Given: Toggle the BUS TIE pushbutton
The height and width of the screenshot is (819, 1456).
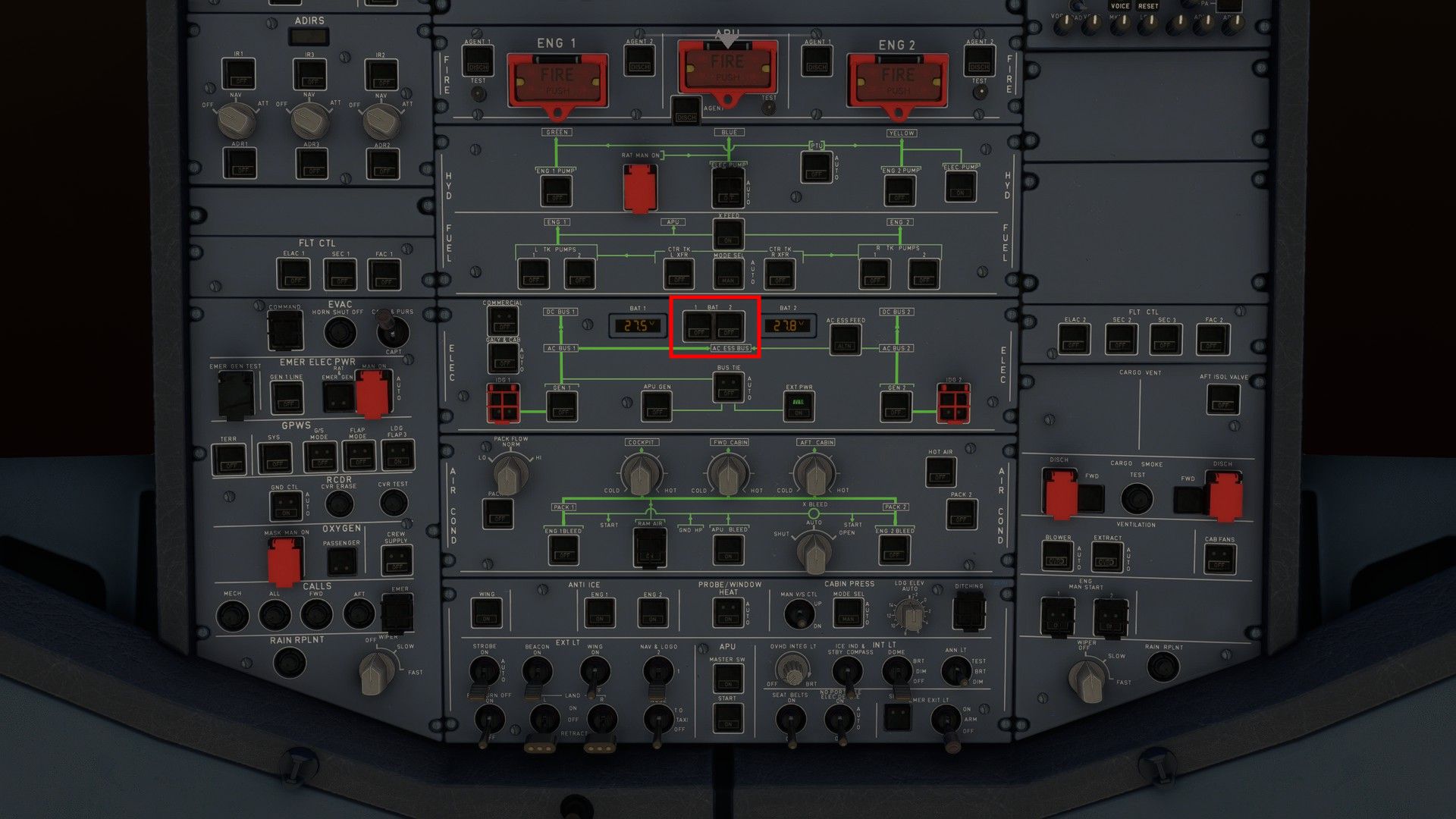Looking at the screenshot, I should [729, 388].
